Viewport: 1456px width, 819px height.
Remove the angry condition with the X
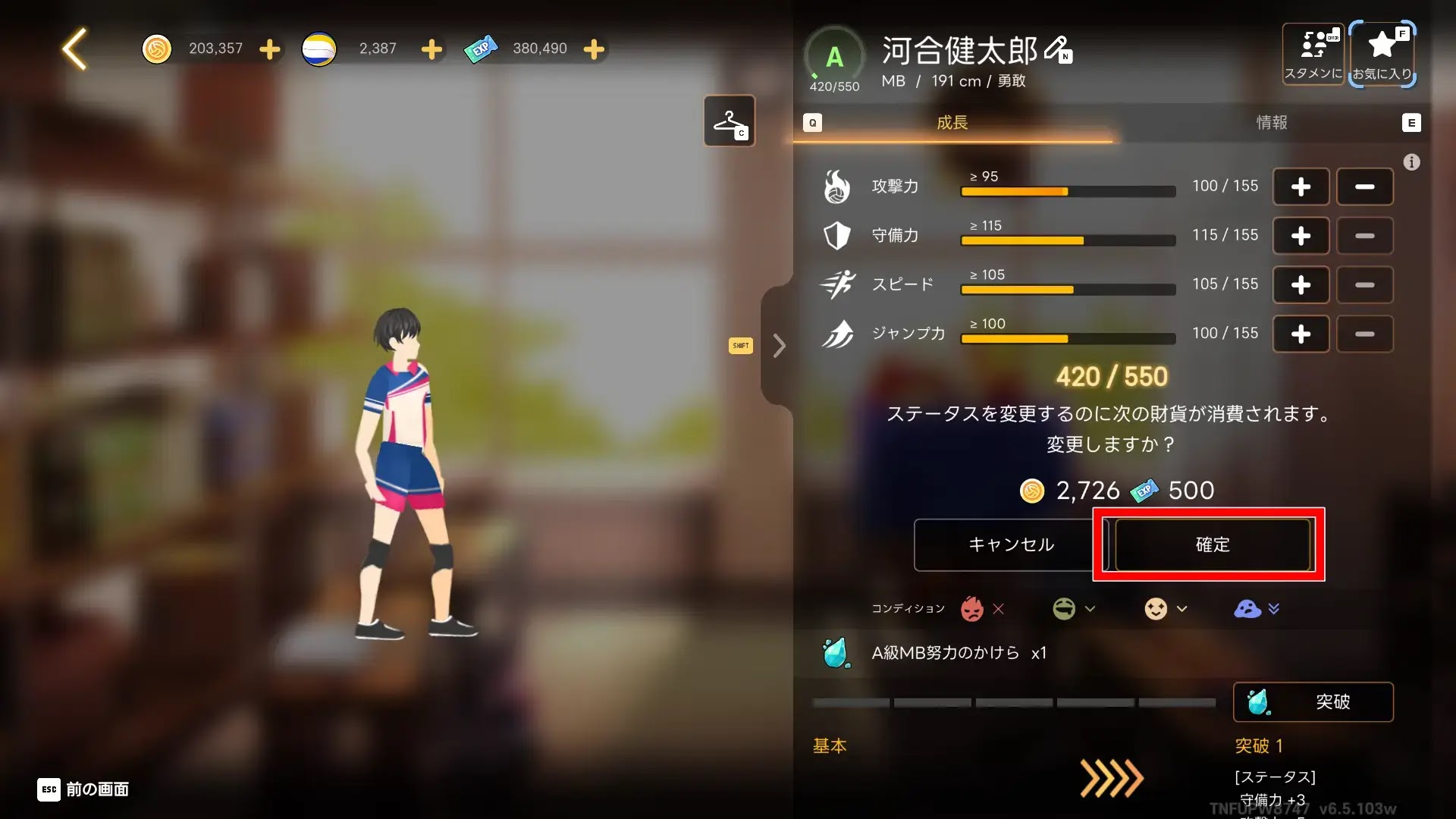pos(999,609)
